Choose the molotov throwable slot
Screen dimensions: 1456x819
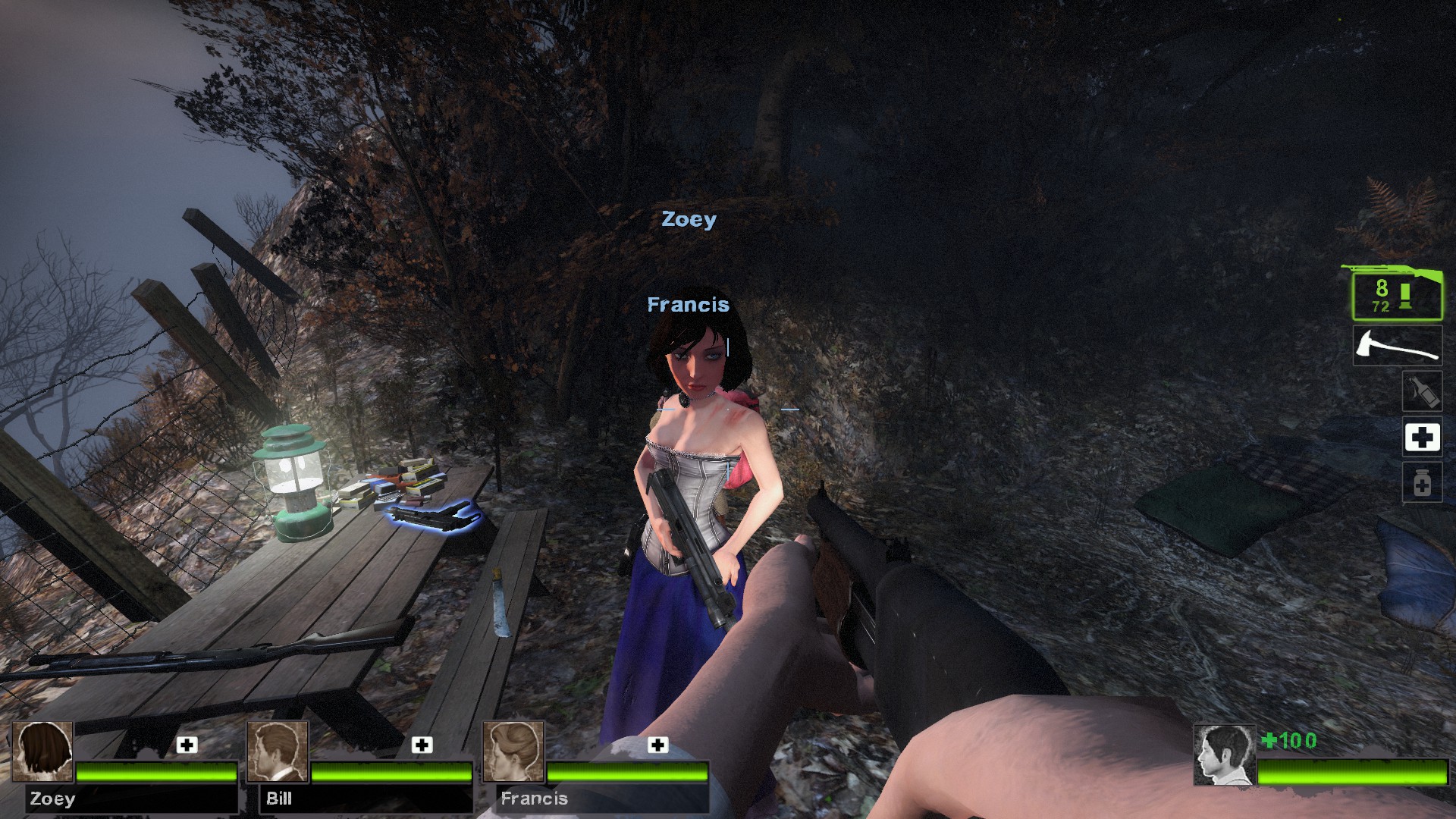(x=1420, y=391)
